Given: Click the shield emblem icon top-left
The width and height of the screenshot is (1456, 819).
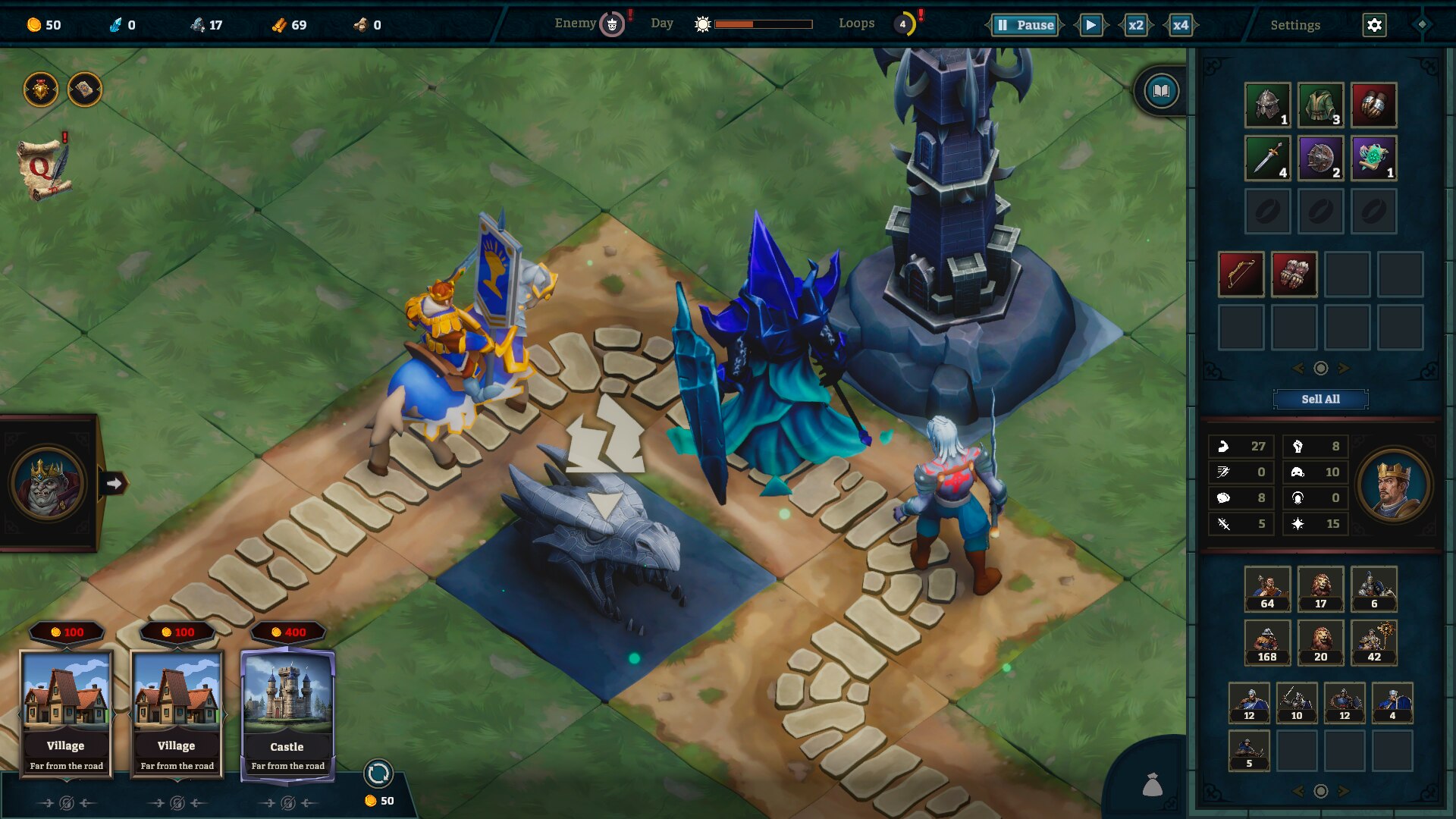Looking at the screenshot, I should [41, 90].
